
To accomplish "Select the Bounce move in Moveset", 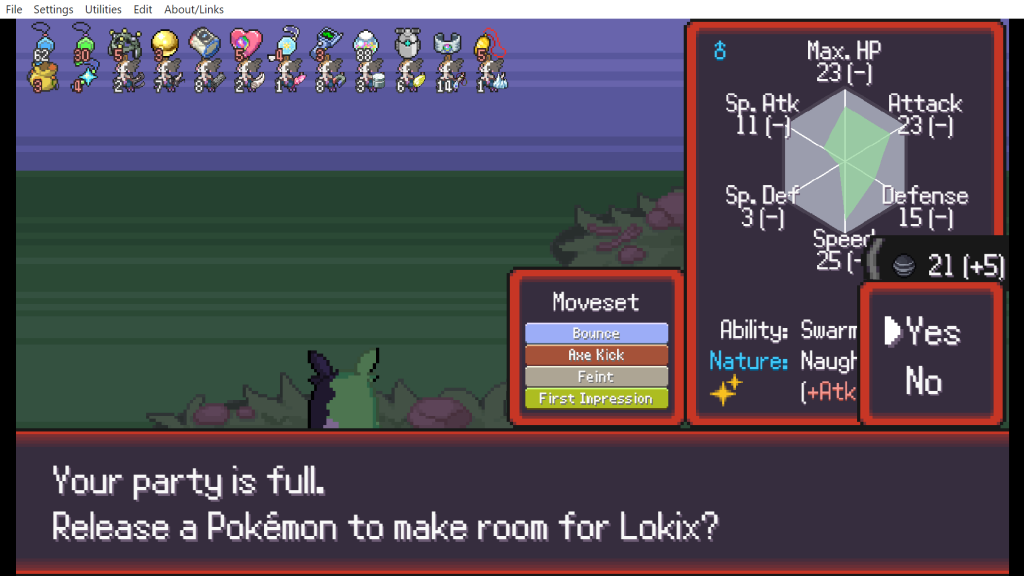I will 596,333.
